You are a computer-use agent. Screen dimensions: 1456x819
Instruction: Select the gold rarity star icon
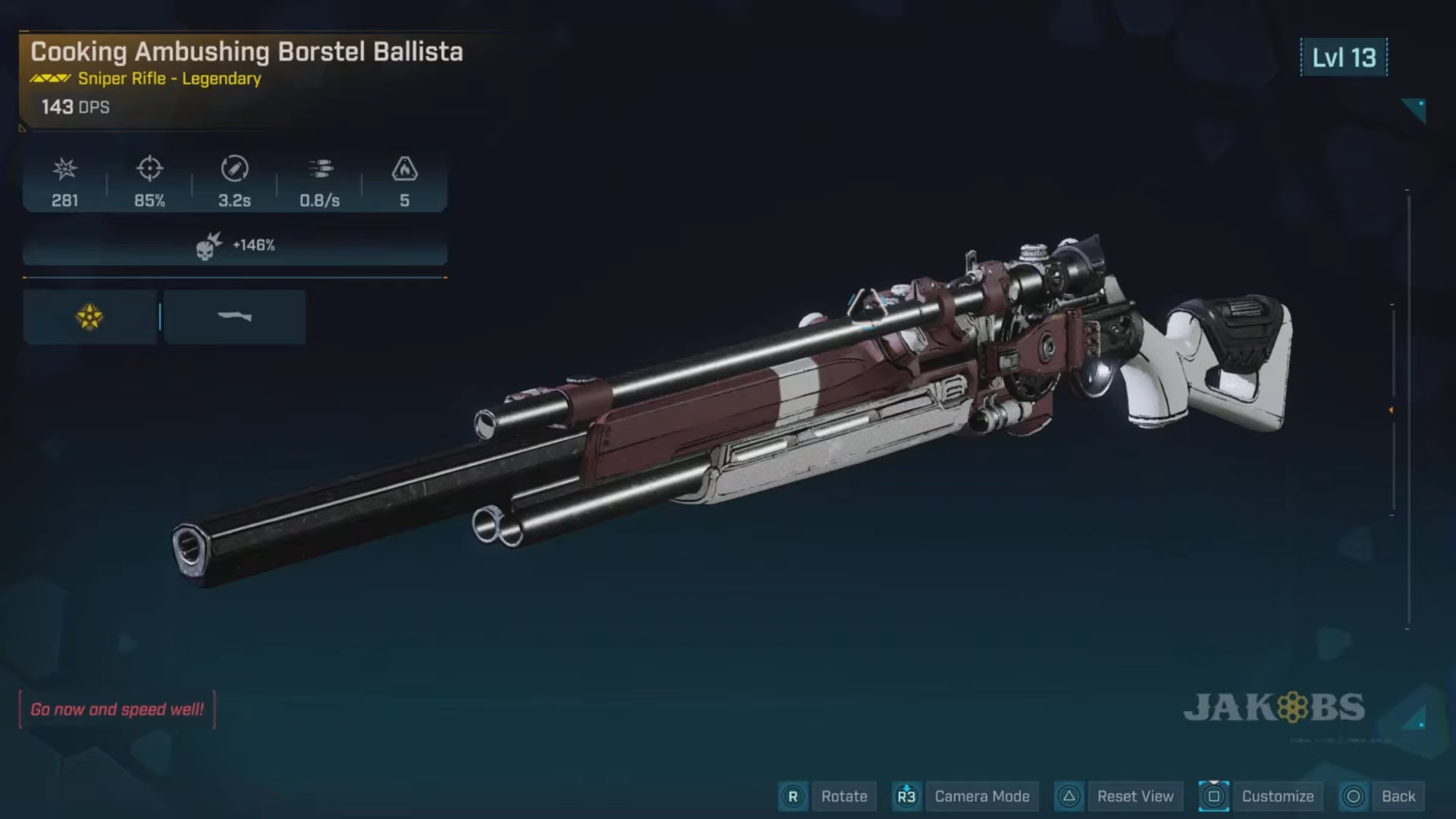pyautogui.click(x=89, y=317)
